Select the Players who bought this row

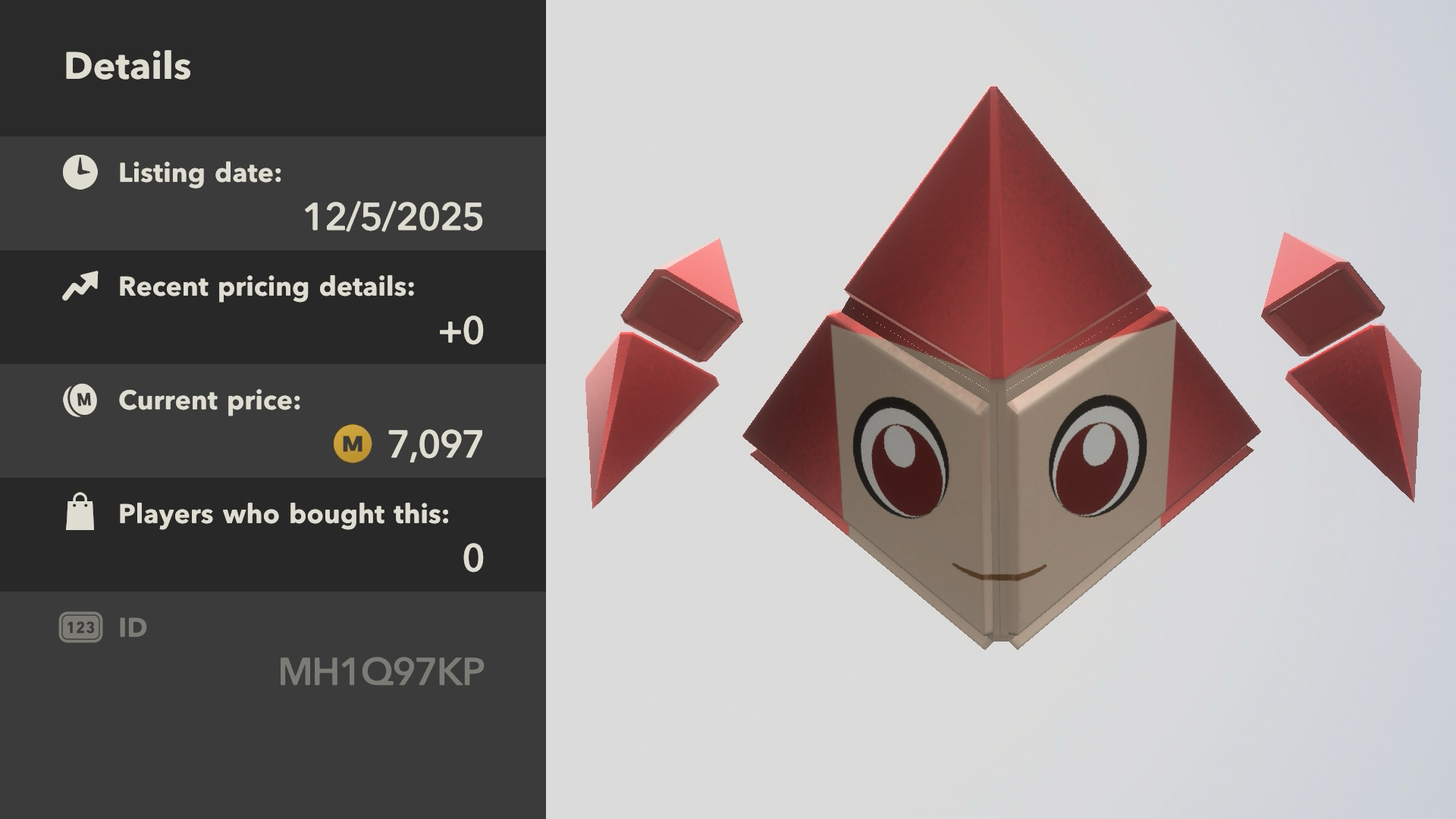click(273, 535)
